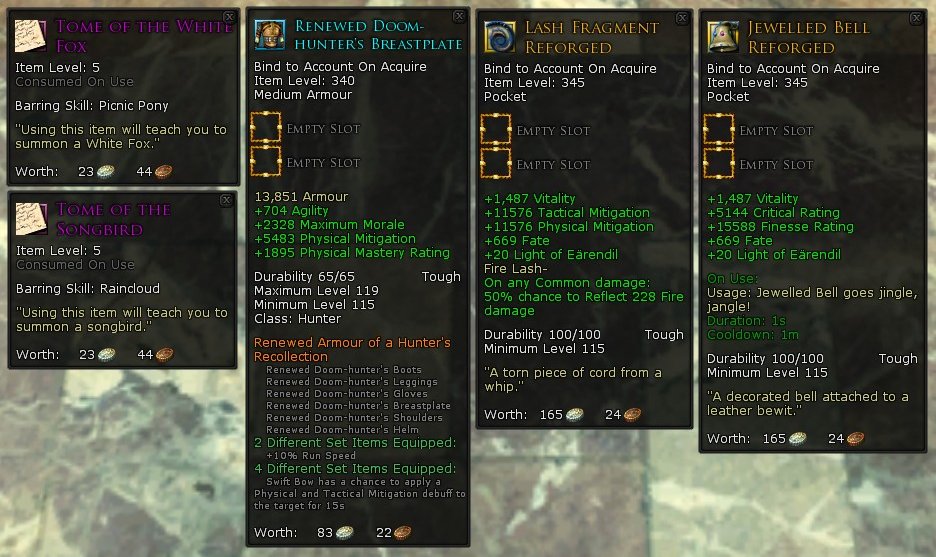This screenshot has width=936, height=557.
Task: Close the Tome of the White Fox tooltip
Action: [229, 17]
